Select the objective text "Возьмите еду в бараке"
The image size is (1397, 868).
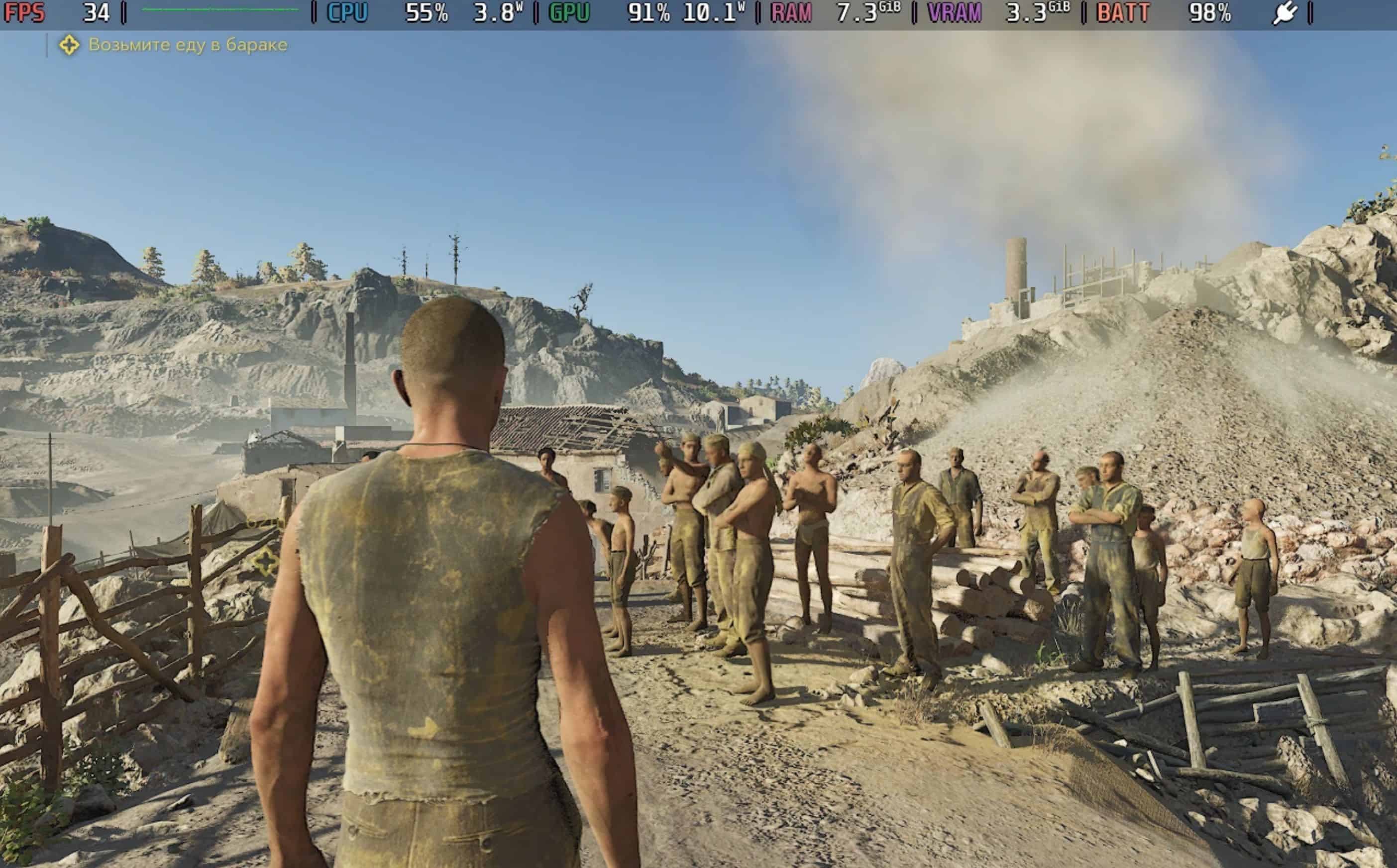tap(188, 45)
